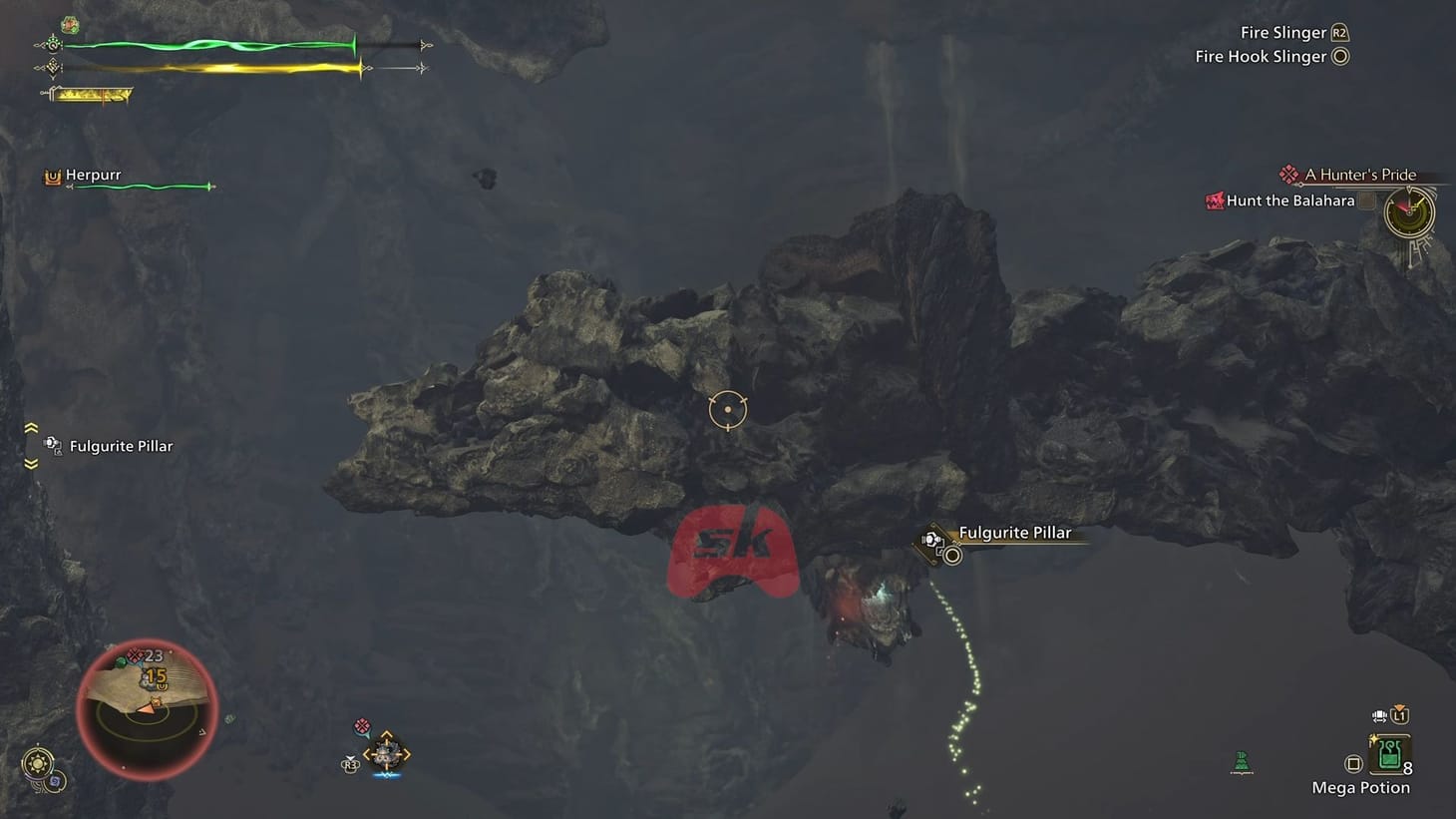Select the Seikret mount icon near R3
The image size is (1456, 819).
pyautogui.click(x=386, y=753)
